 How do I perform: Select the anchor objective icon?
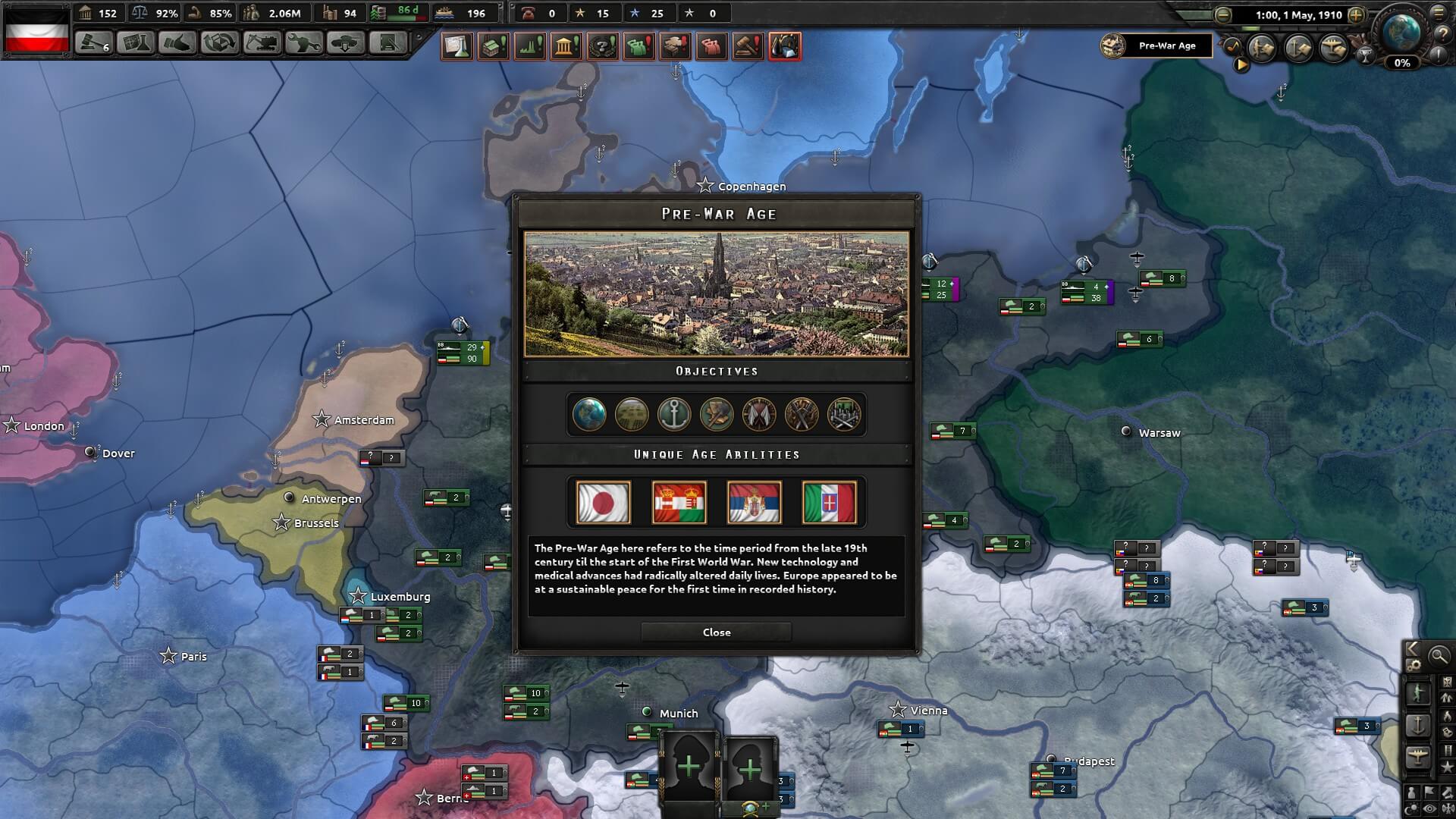coord(674,415)
